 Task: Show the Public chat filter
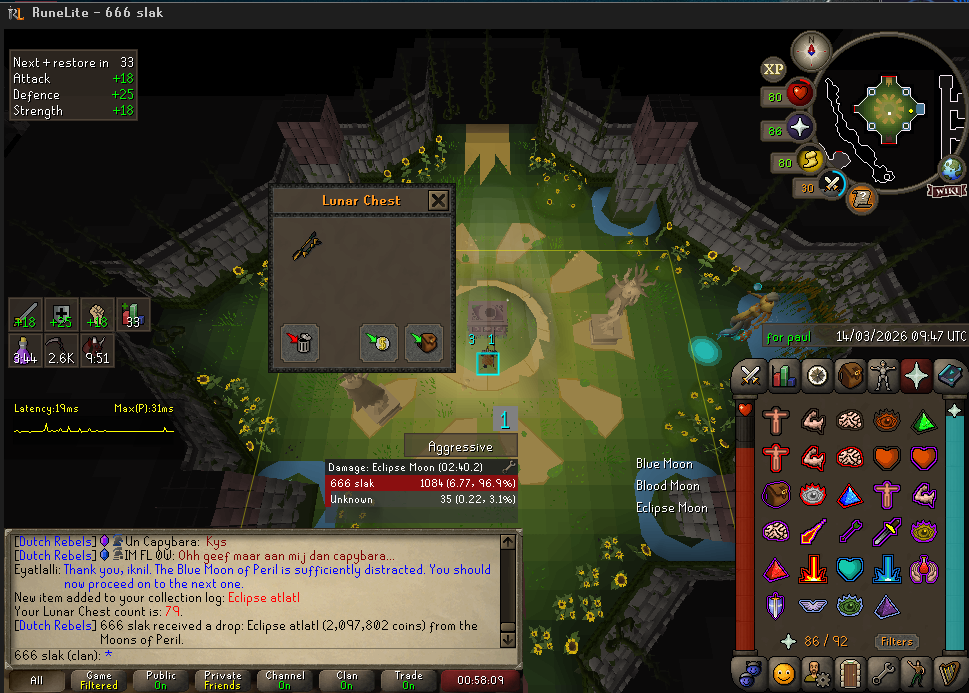pyautogui.click(x=161, y=680)
